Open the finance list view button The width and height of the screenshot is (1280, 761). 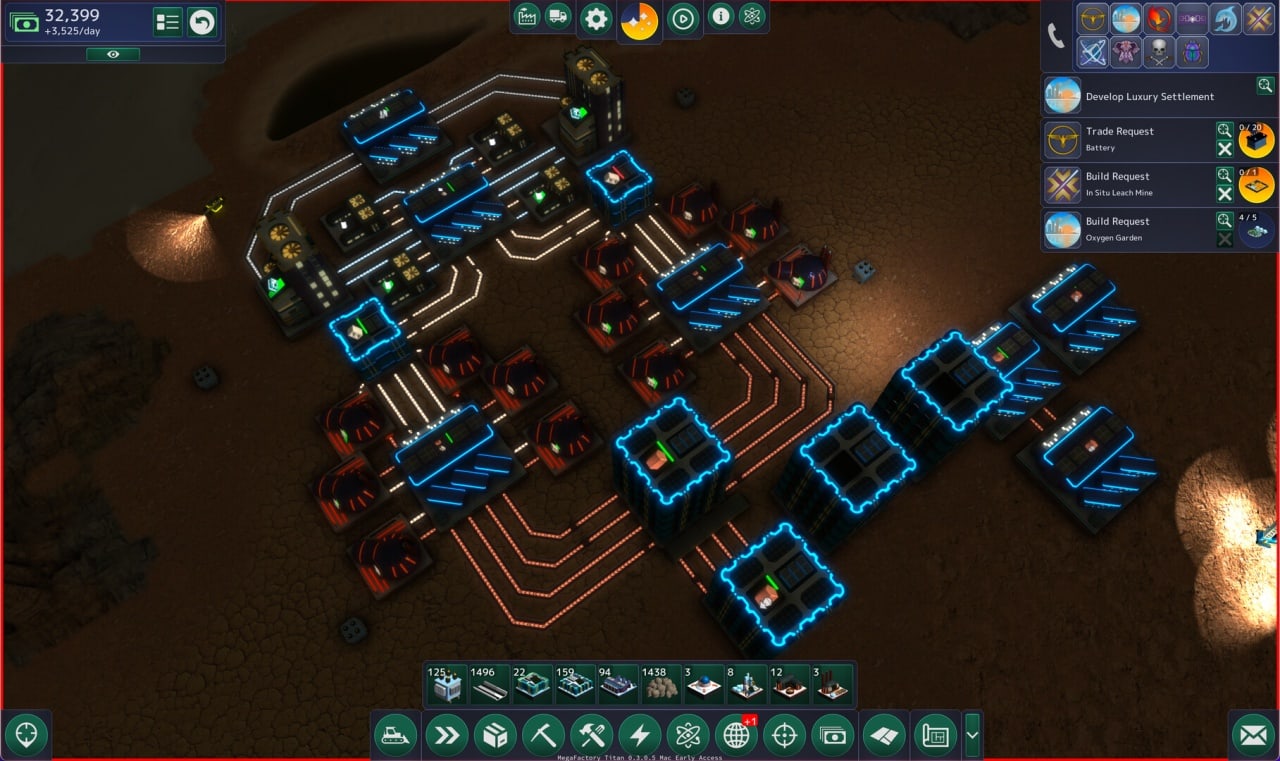click(x=167, y=22)
